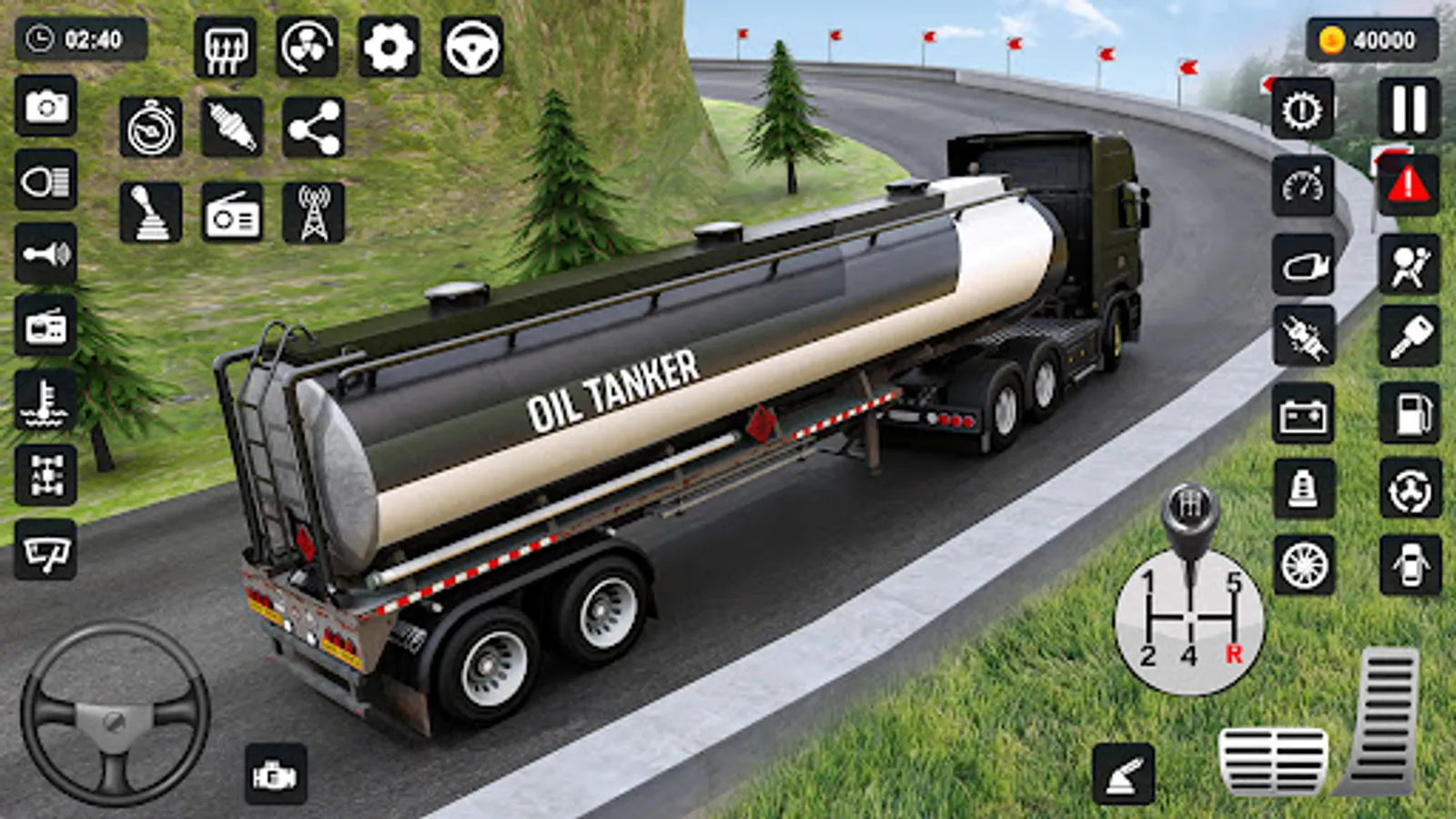The height and width of the screenshot is (819, 1456).
Task: Tap the engine icon button
Action: point(276,775)
